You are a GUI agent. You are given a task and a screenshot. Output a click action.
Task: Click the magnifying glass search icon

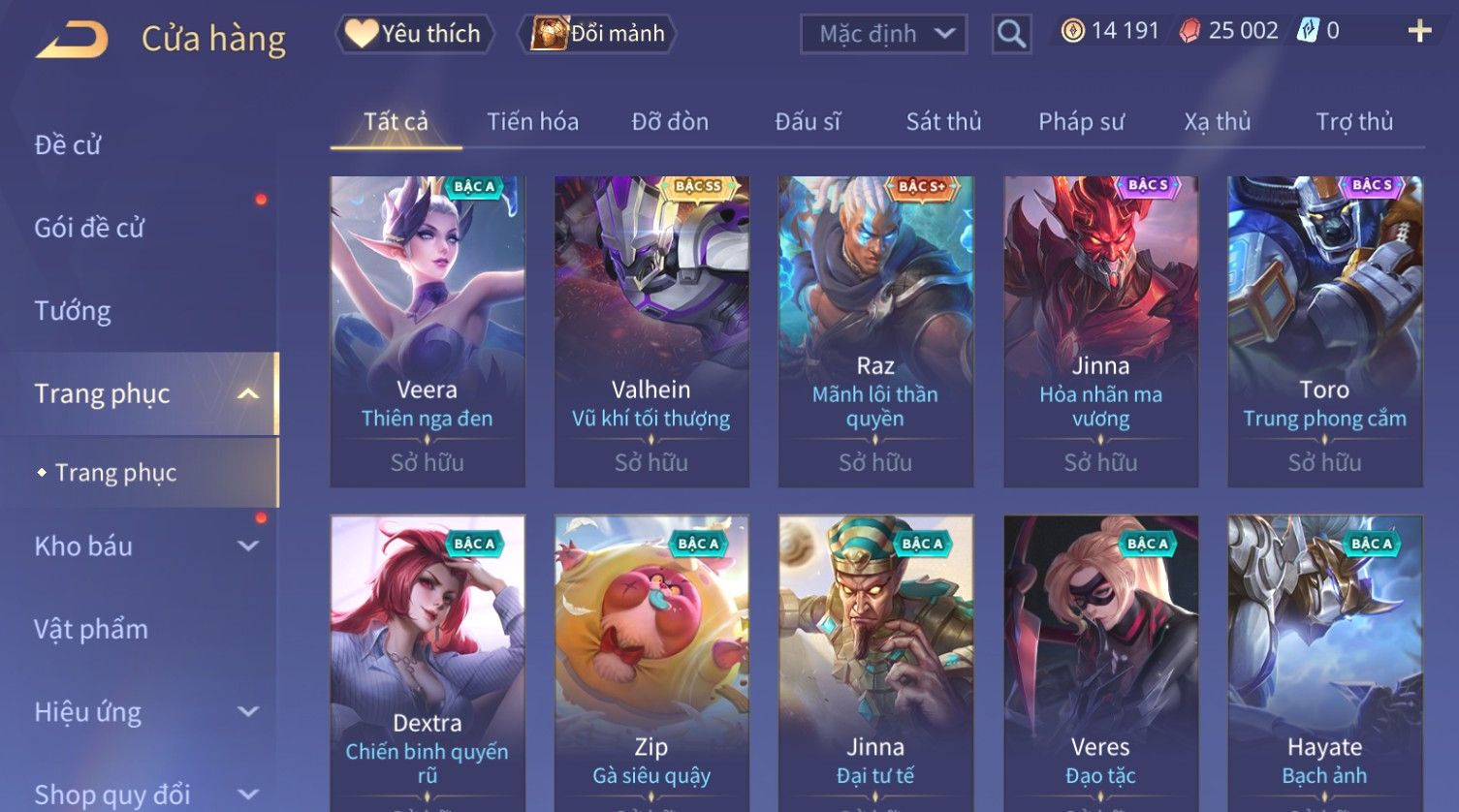coord(1011,34)
